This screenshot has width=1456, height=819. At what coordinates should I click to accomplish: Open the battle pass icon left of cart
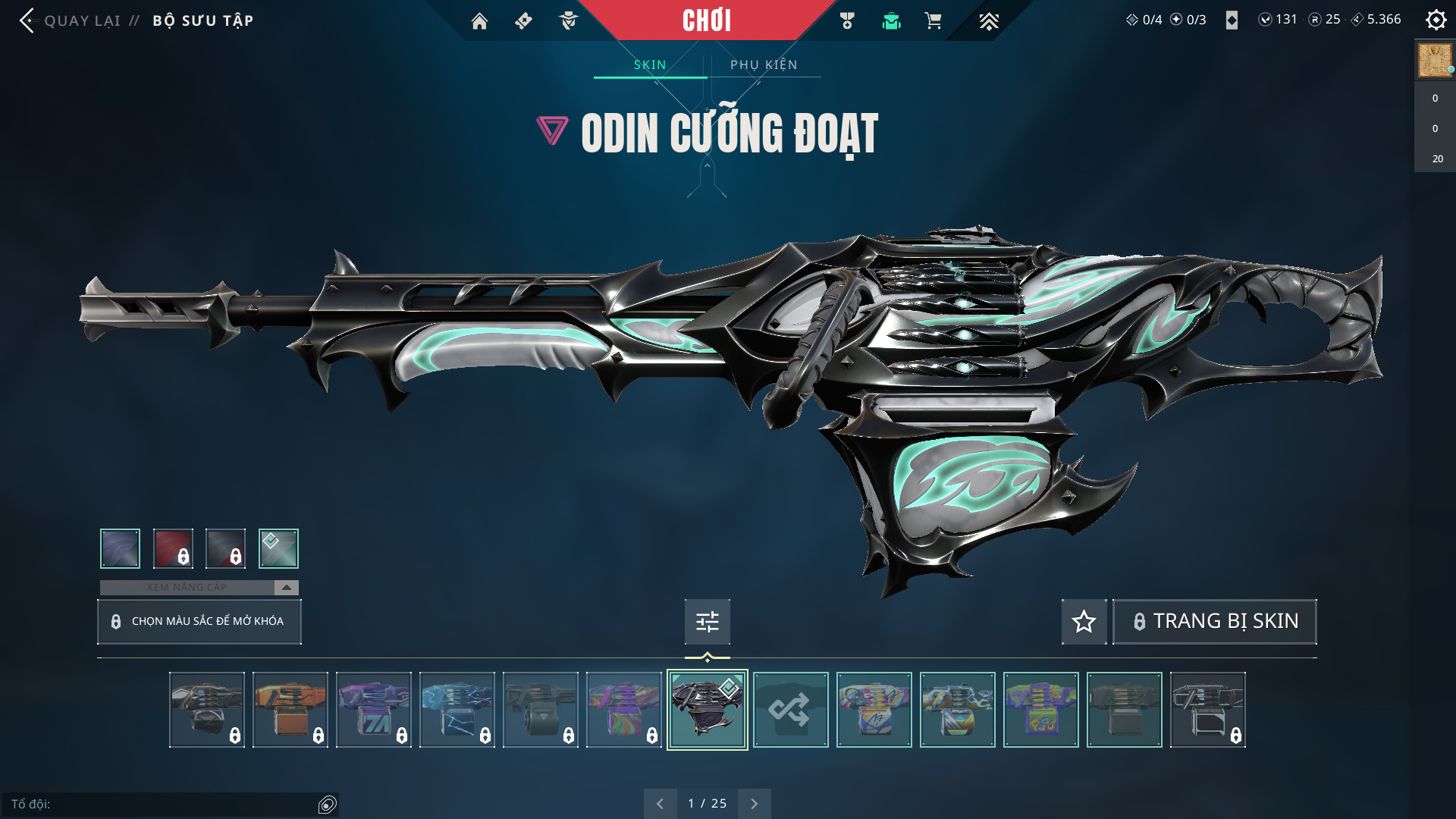[x=891, y=21]
